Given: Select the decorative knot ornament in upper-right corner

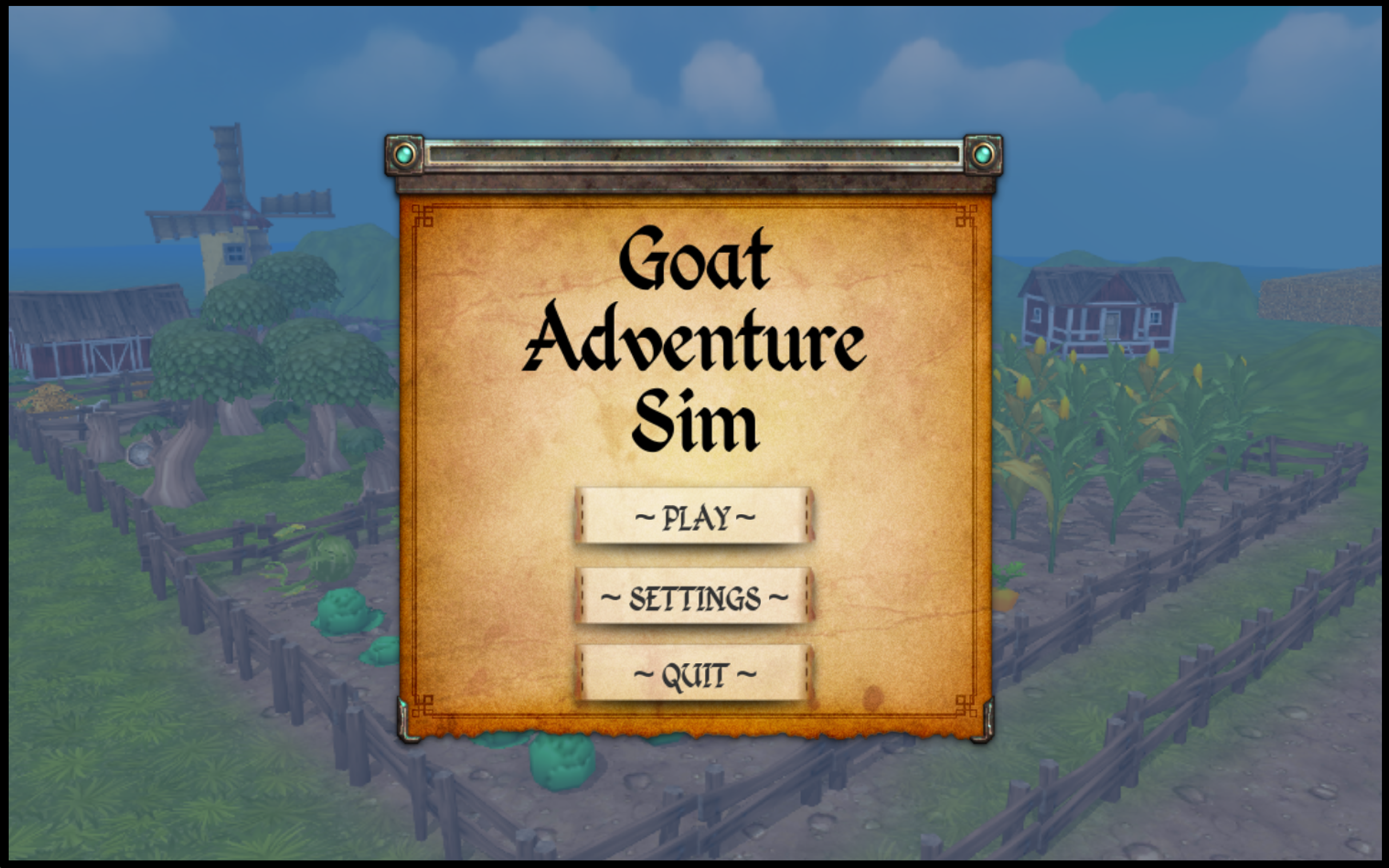Looking at the screenshot, I should pyautogui.click(x=966, y=217).
